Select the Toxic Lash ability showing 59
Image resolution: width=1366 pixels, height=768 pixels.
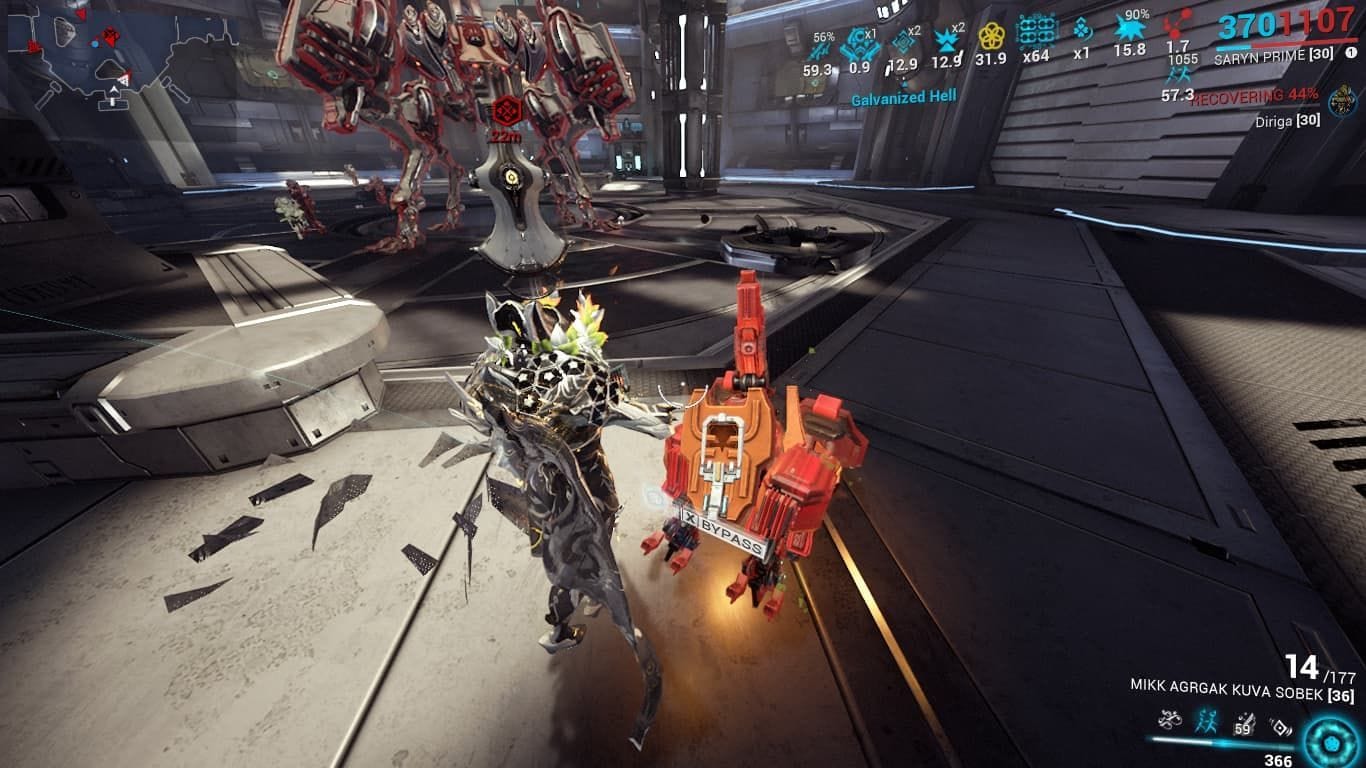[1246, 722]
